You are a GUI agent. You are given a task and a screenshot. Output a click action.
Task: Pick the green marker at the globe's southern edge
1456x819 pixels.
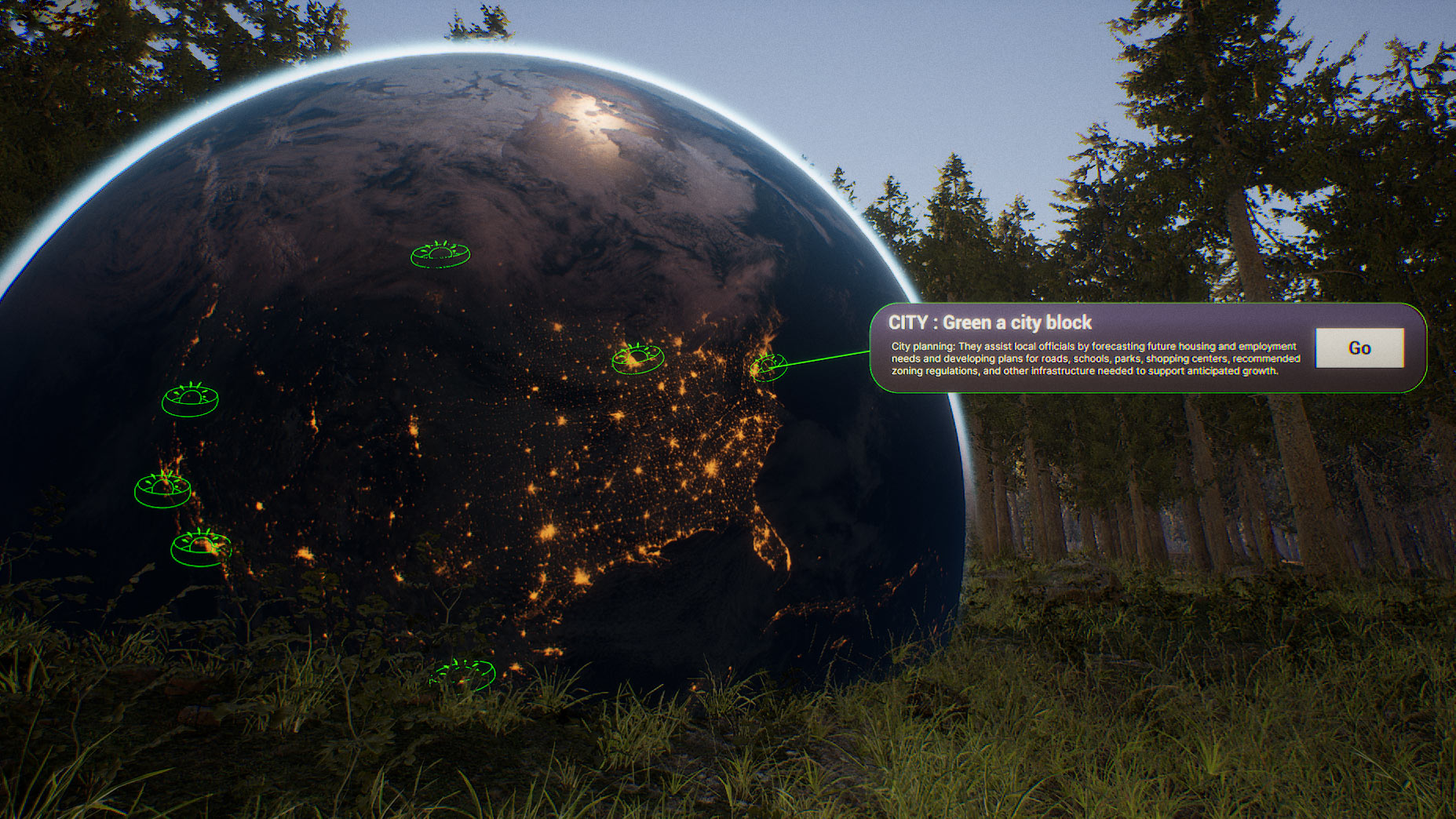point(463,674)
